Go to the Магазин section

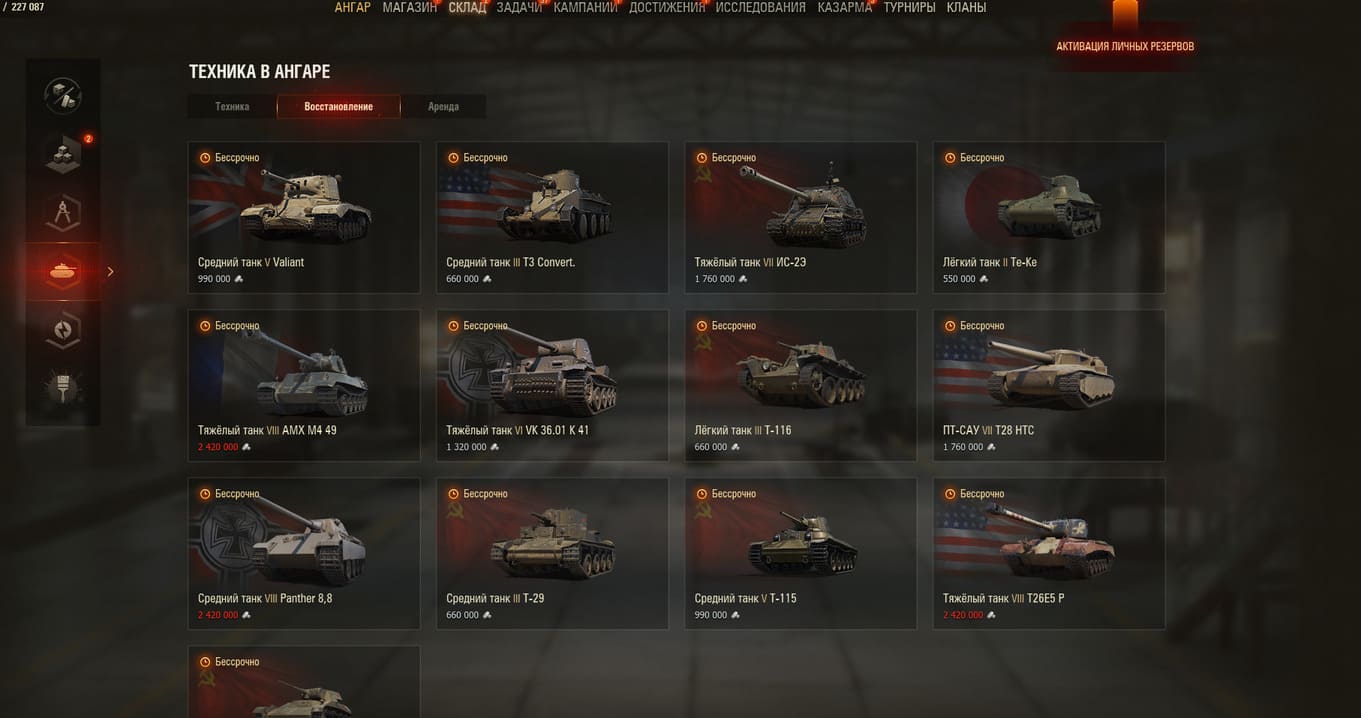(x=409, y=8)
